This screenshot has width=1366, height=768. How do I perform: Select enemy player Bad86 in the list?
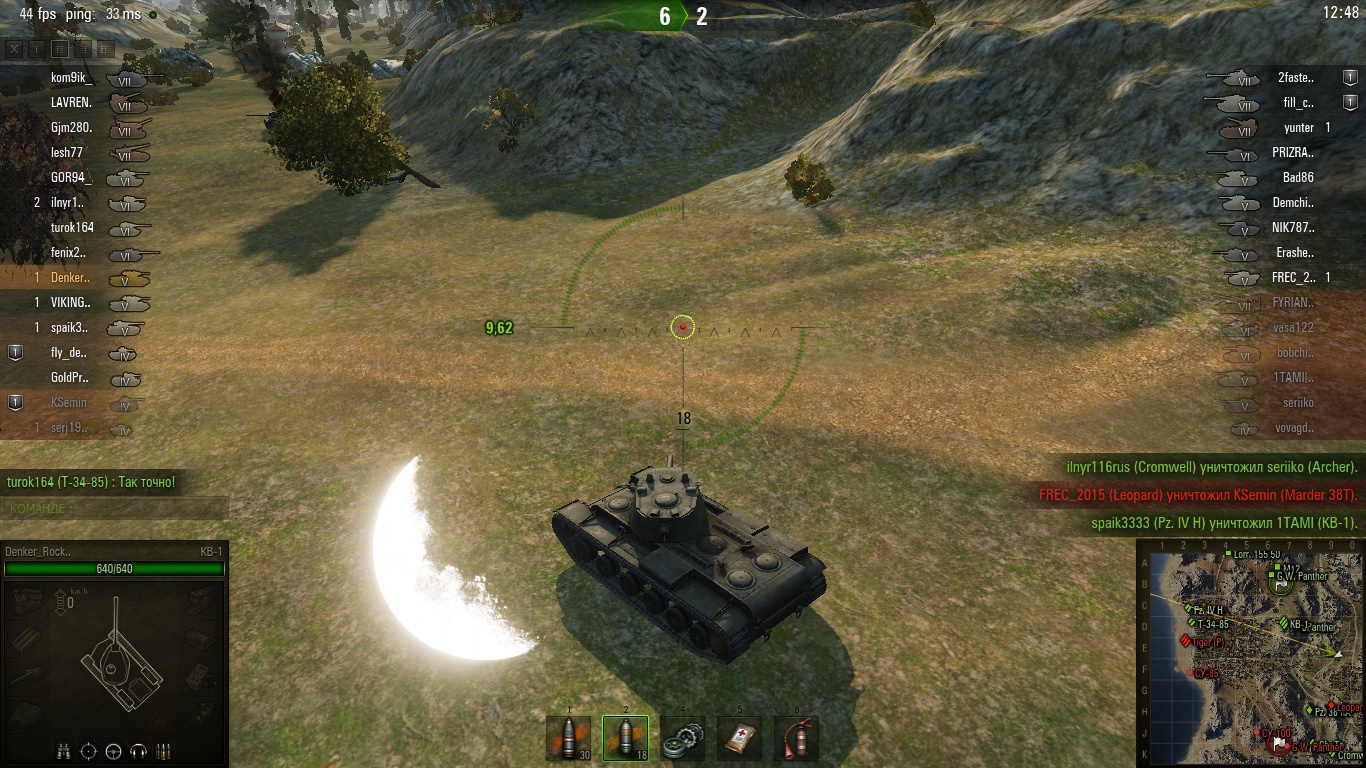pyautogui.click(x=1298, y=178)
